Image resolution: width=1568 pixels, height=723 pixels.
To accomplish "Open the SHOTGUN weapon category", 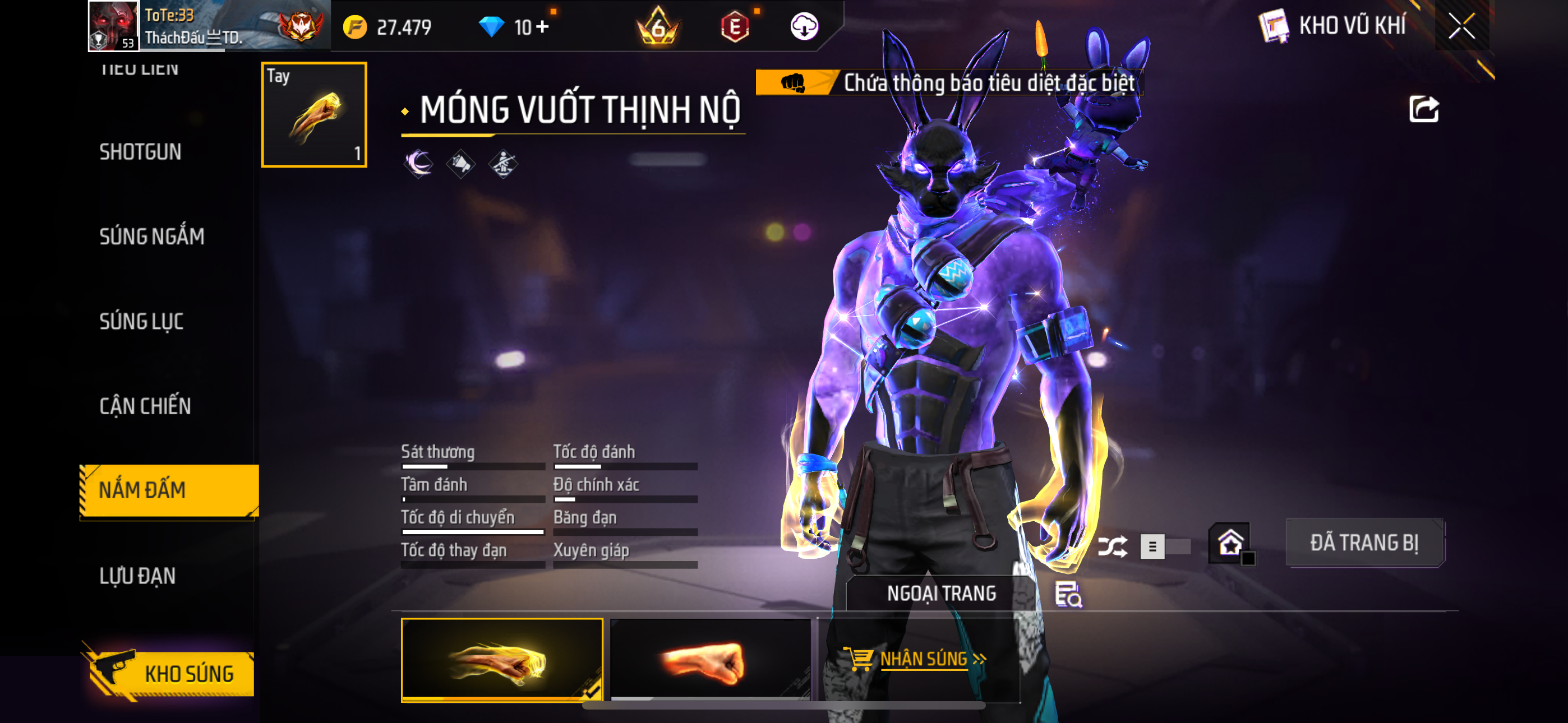I will 140,151.
